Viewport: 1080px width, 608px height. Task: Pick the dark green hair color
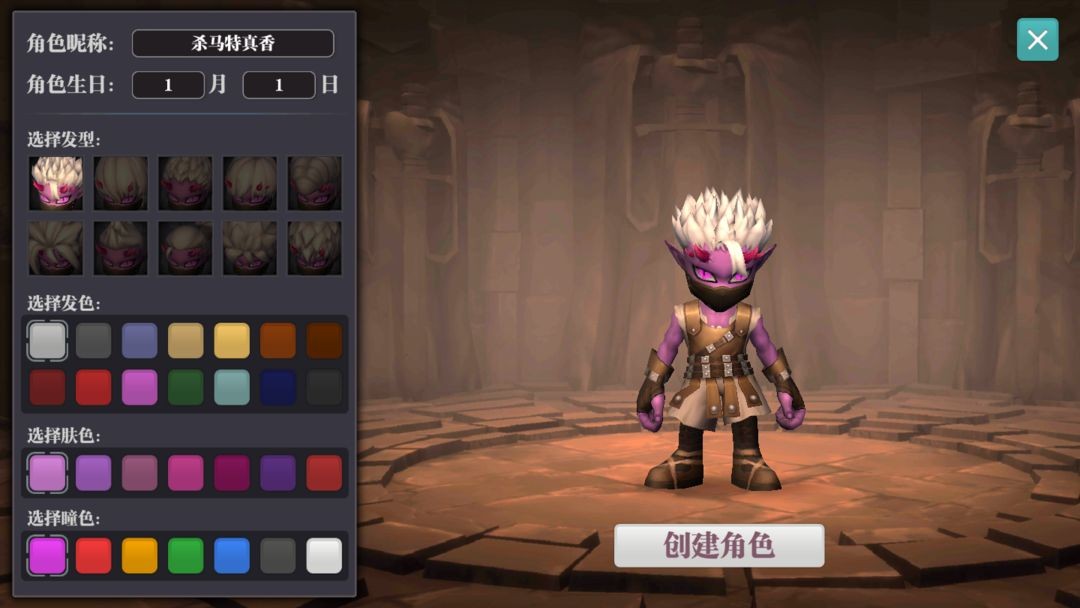click(186, 387)
